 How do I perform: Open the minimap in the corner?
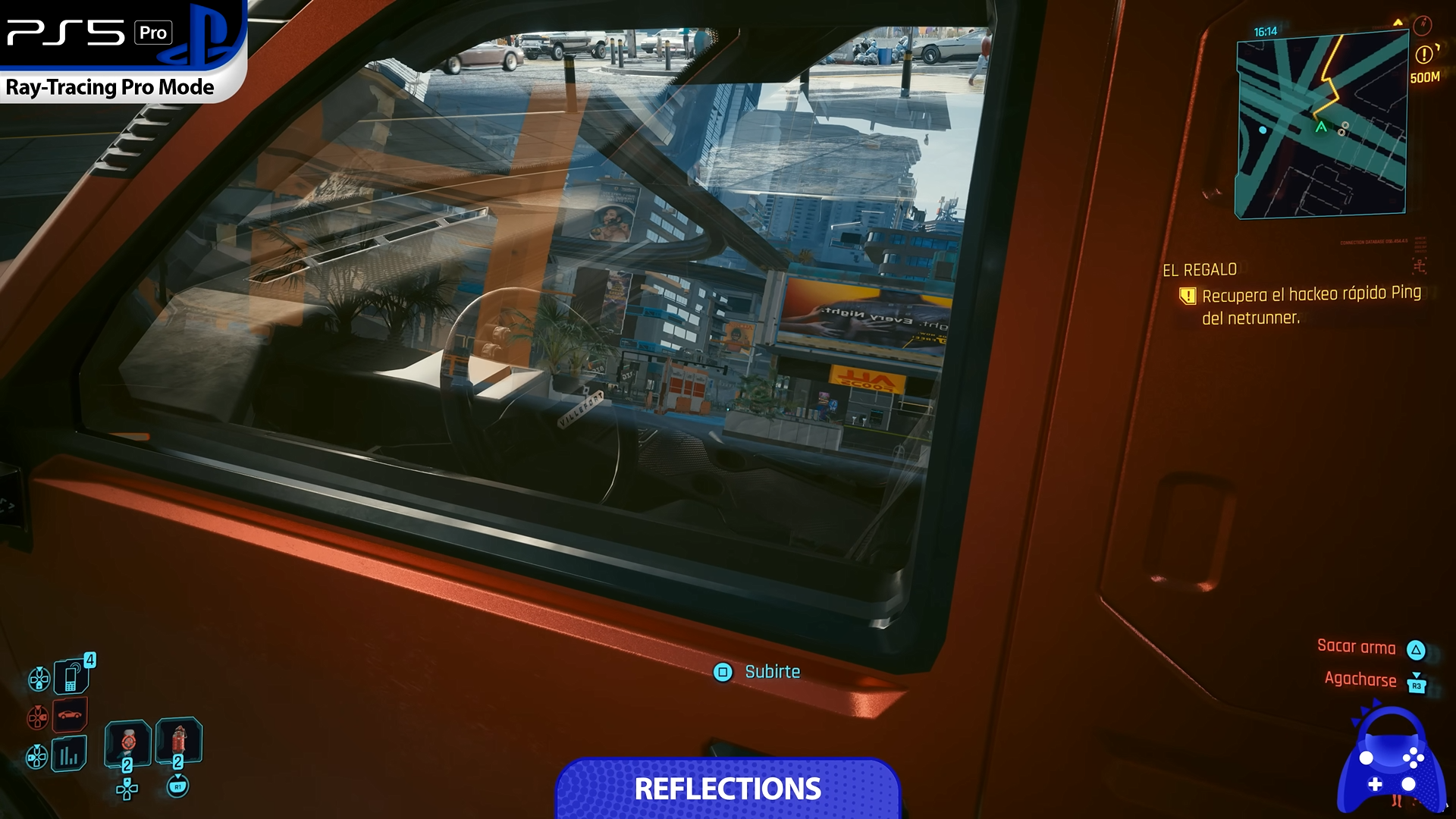1322,125
